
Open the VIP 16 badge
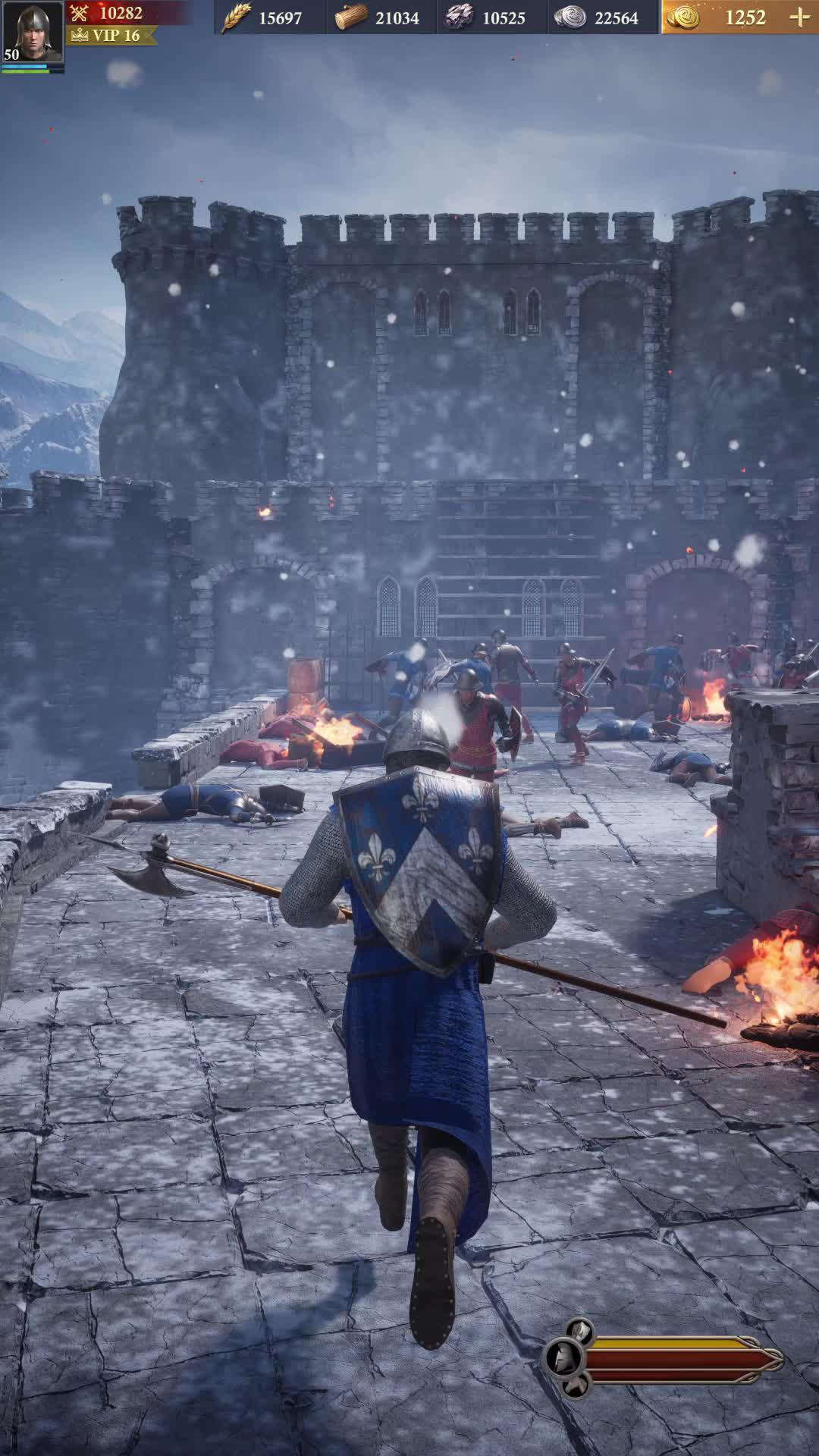point(112,36)
